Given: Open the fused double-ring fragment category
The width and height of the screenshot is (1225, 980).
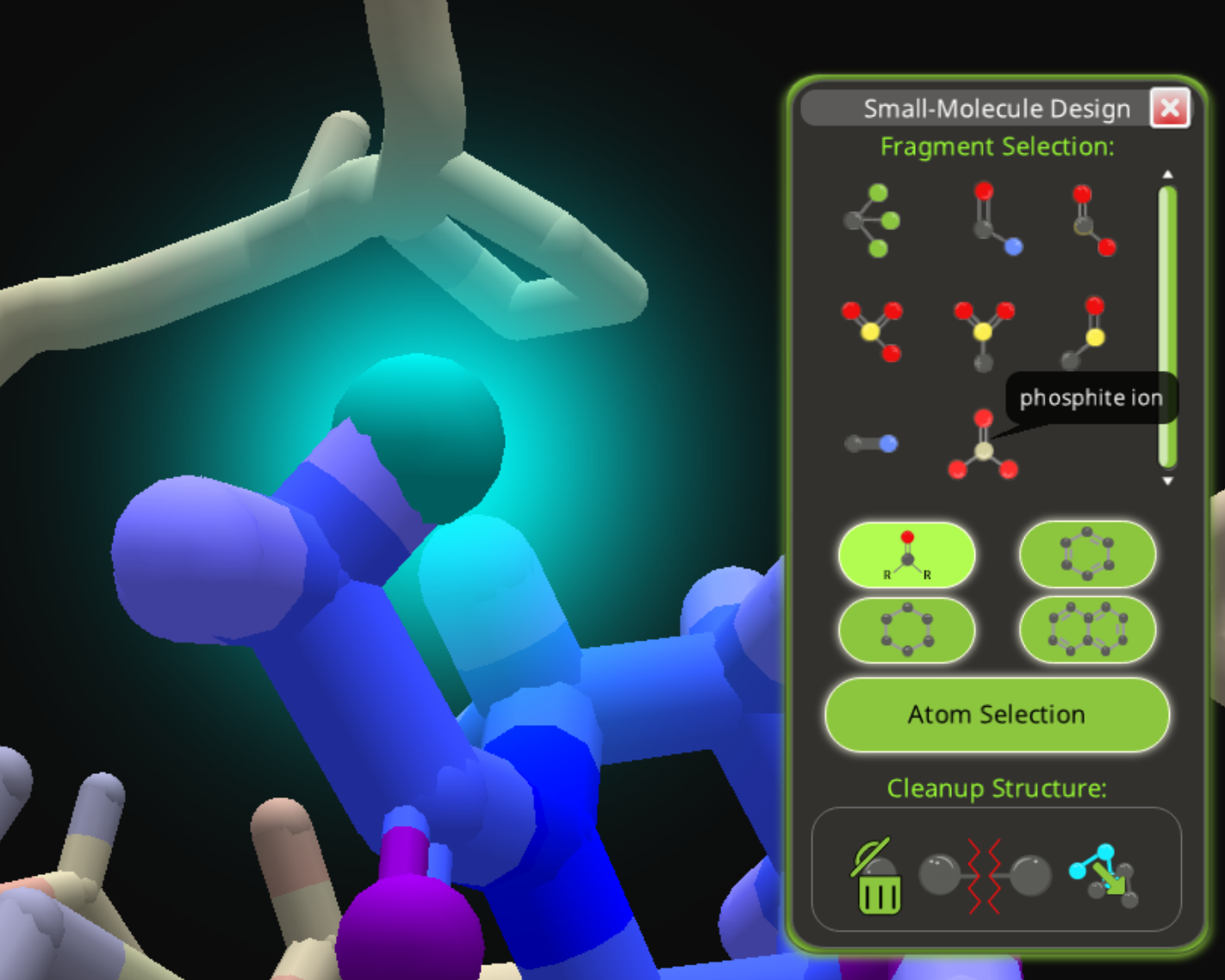Looking at the screenshot, I should [1087, 630].
